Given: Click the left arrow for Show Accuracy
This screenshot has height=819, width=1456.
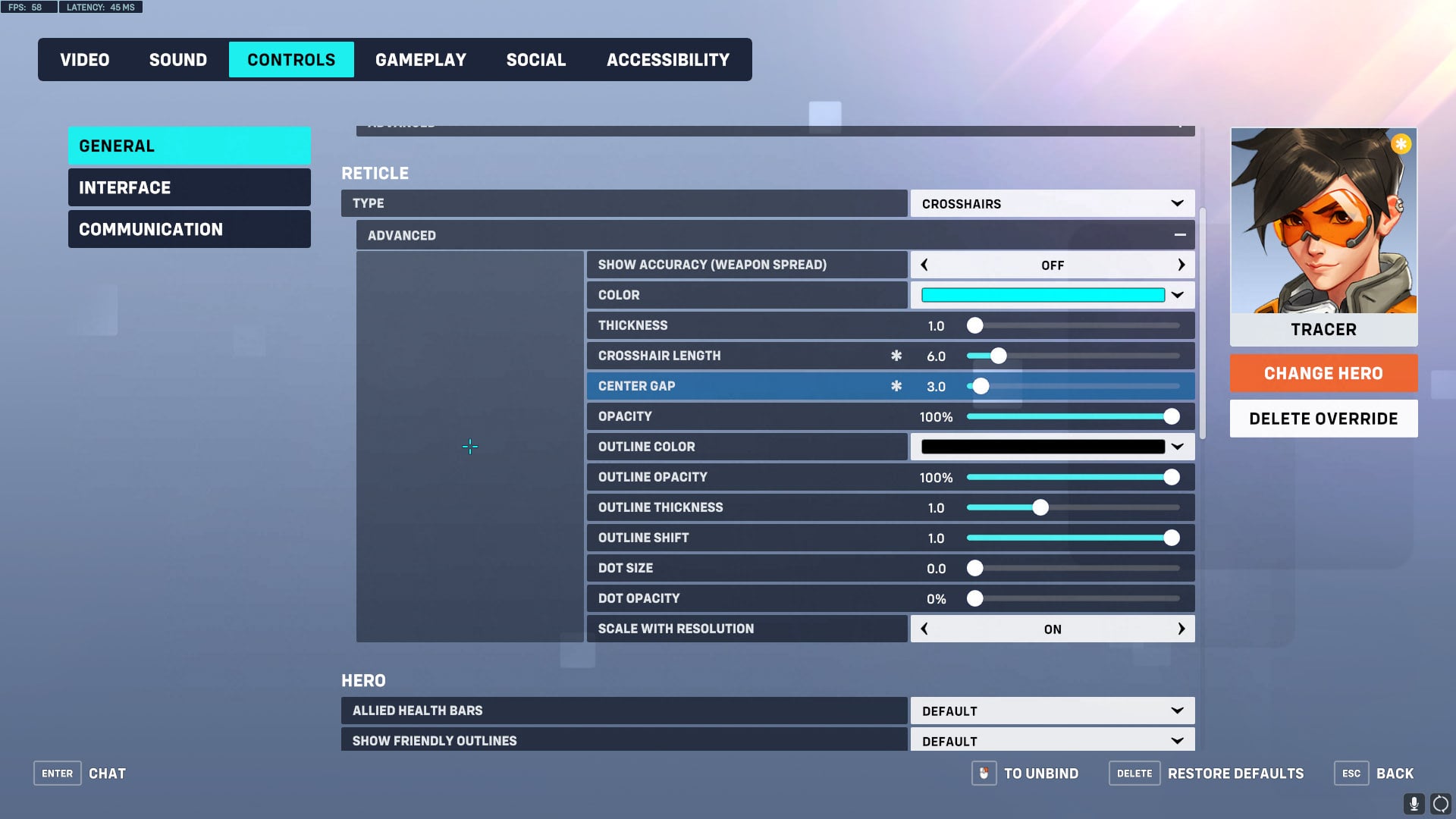Looking at the screenshot, I should 924,265.
